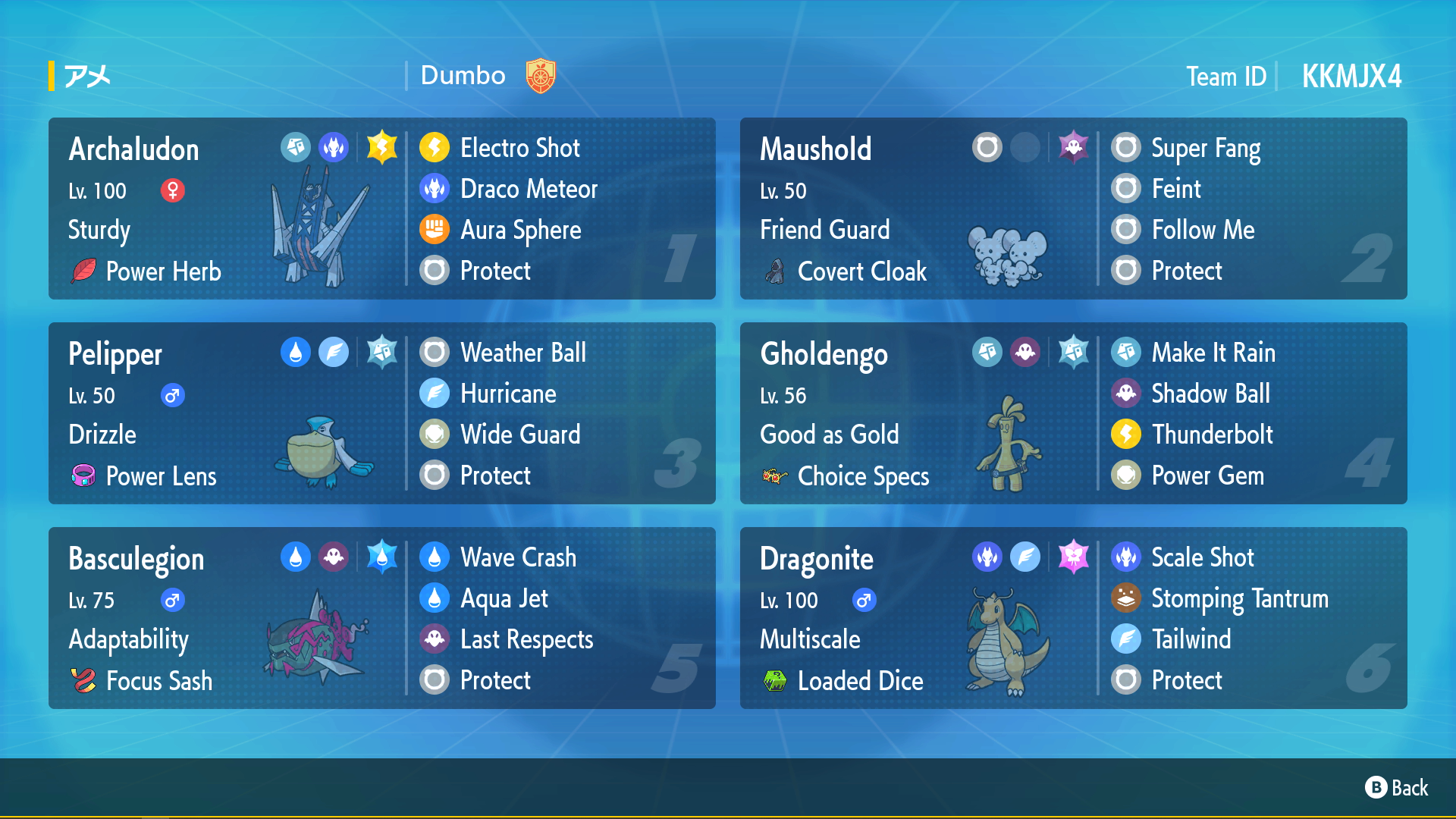Select the Gholdengo team card

pyautogui.click(x=1073, y=413)
